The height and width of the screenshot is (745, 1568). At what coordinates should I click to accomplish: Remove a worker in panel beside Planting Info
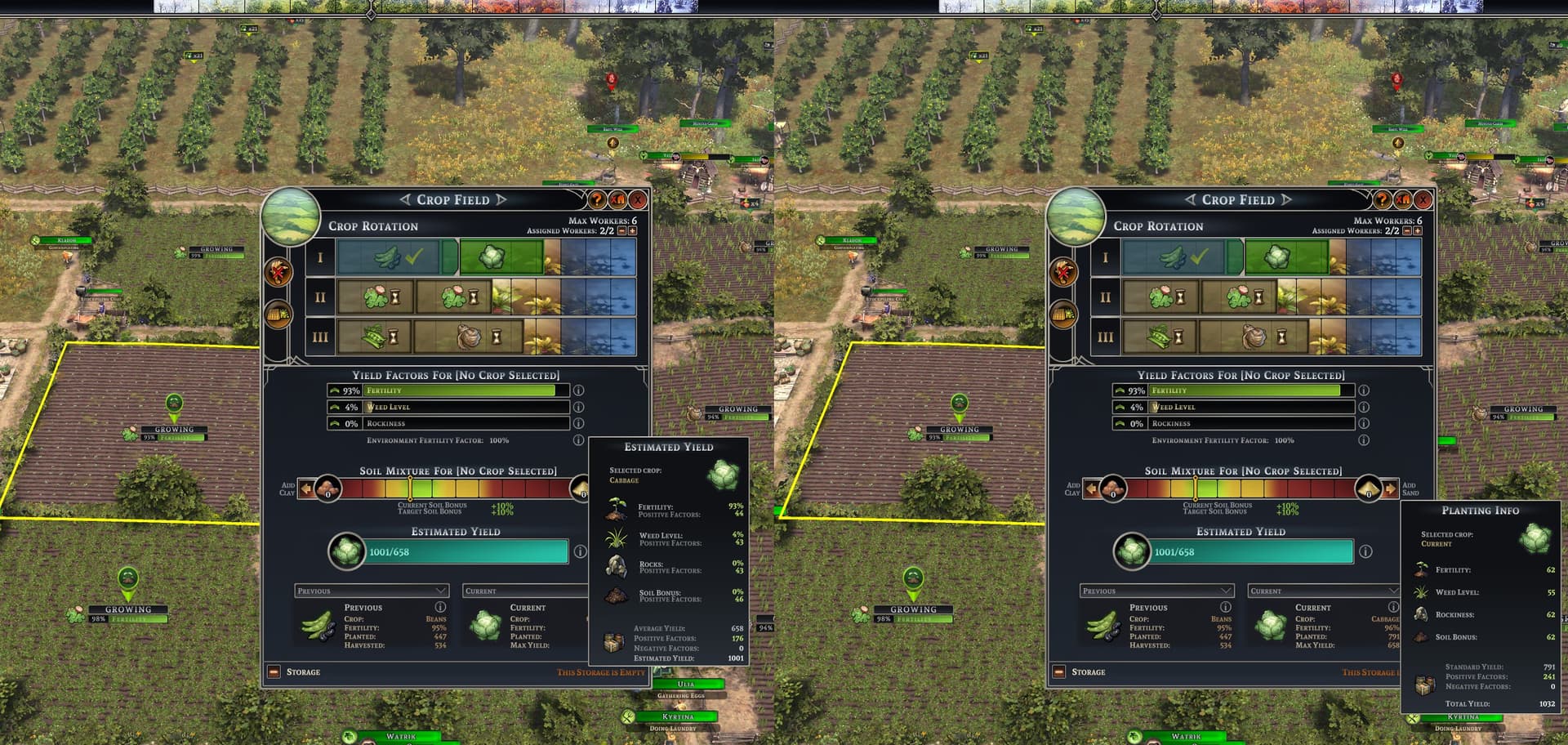click(x=1406, y=231)
